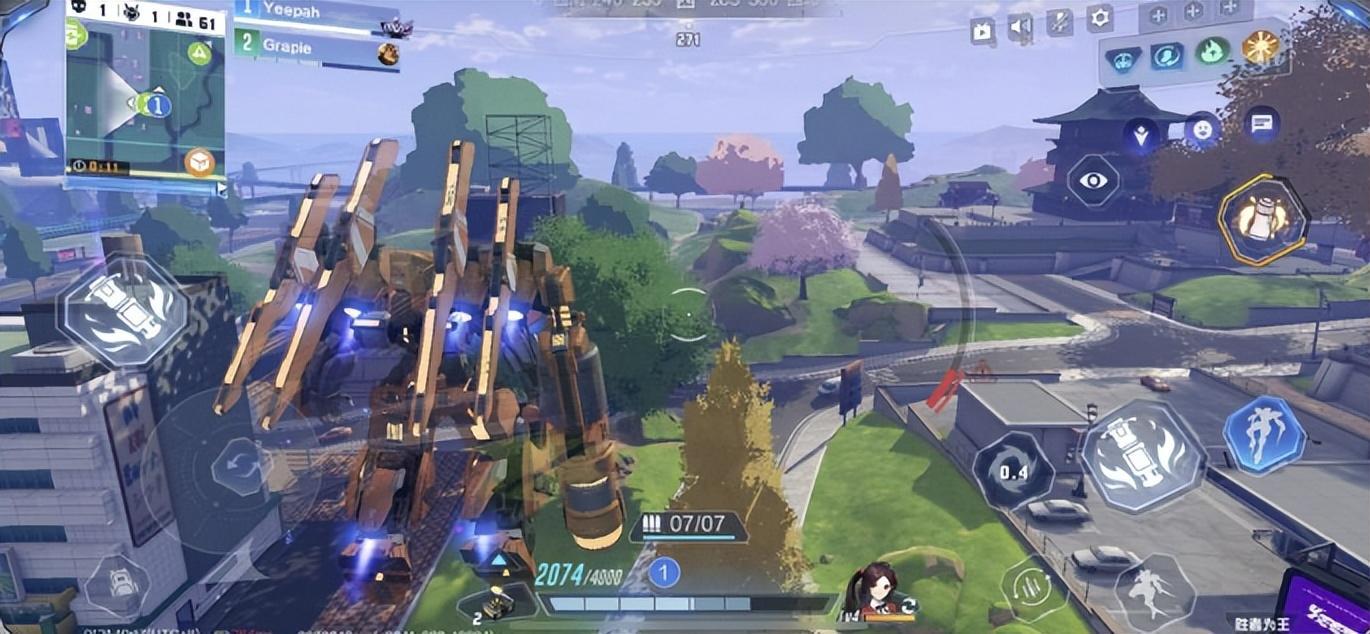1370x634 pixels.
Task: Tap the blue leaping figure jump button
Action: (1264, 435)
